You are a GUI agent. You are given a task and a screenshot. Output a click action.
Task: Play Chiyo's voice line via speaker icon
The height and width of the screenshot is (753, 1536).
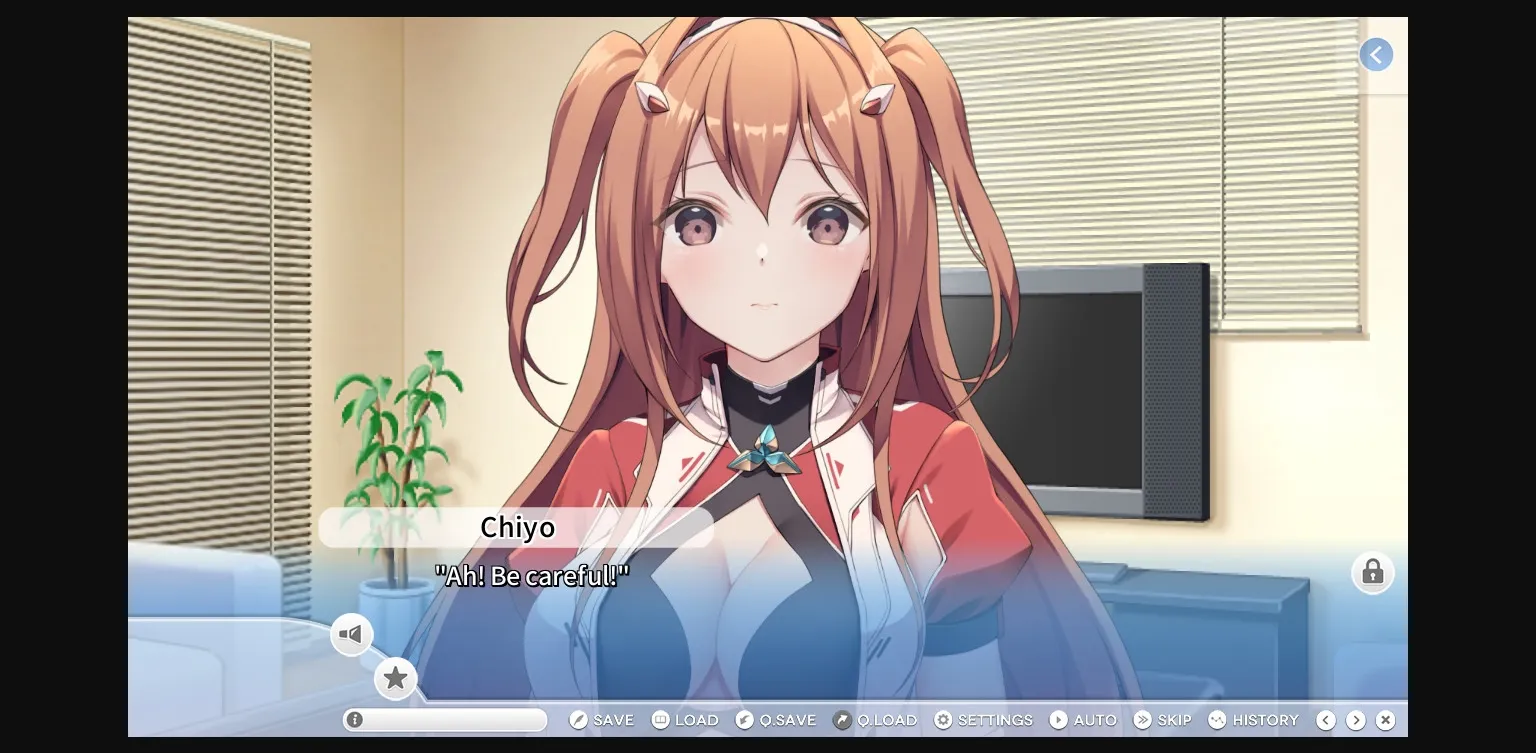(352, 634)
